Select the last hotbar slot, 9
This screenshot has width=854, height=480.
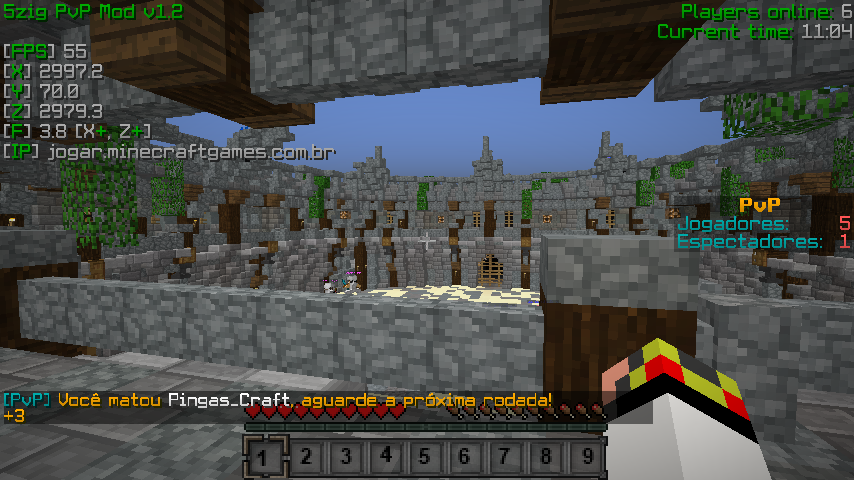click(585, 458)
